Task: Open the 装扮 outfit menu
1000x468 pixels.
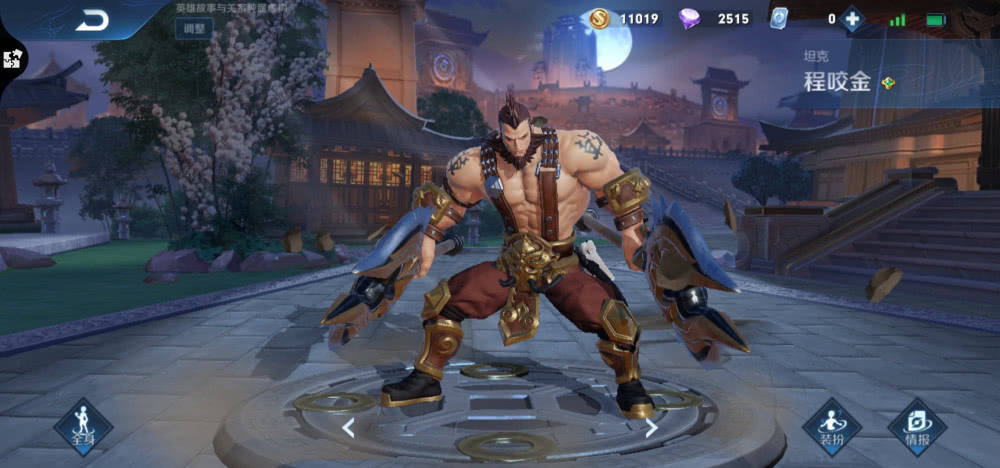Action: [831, 427]
